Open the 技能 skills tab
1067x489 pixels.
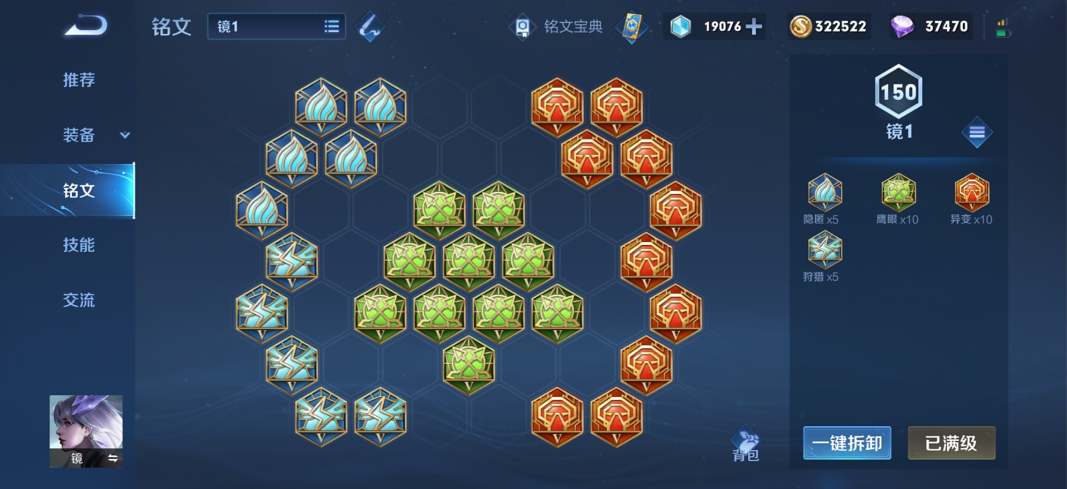tap(79, 245)
